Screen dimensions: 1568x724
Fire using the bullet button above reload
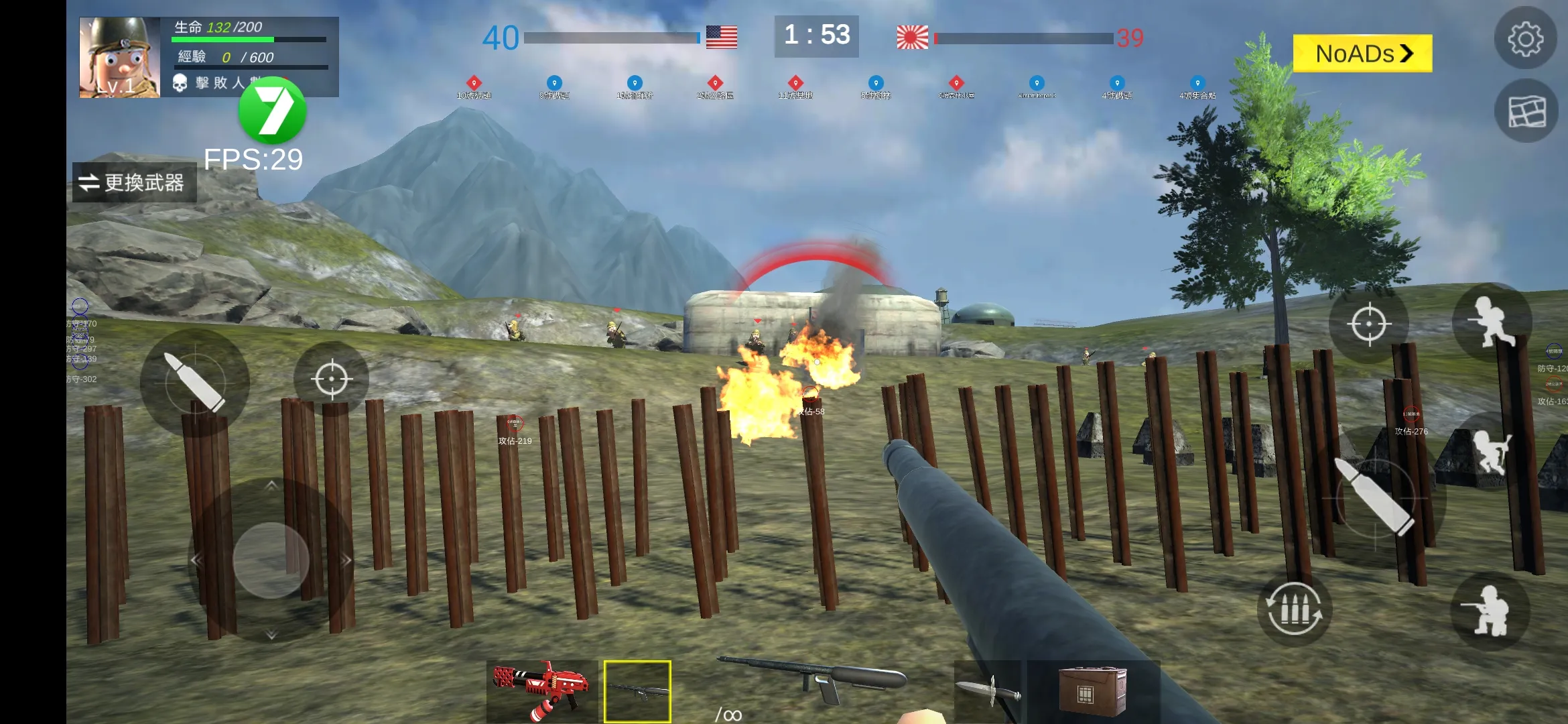(x=1375, y=496)
